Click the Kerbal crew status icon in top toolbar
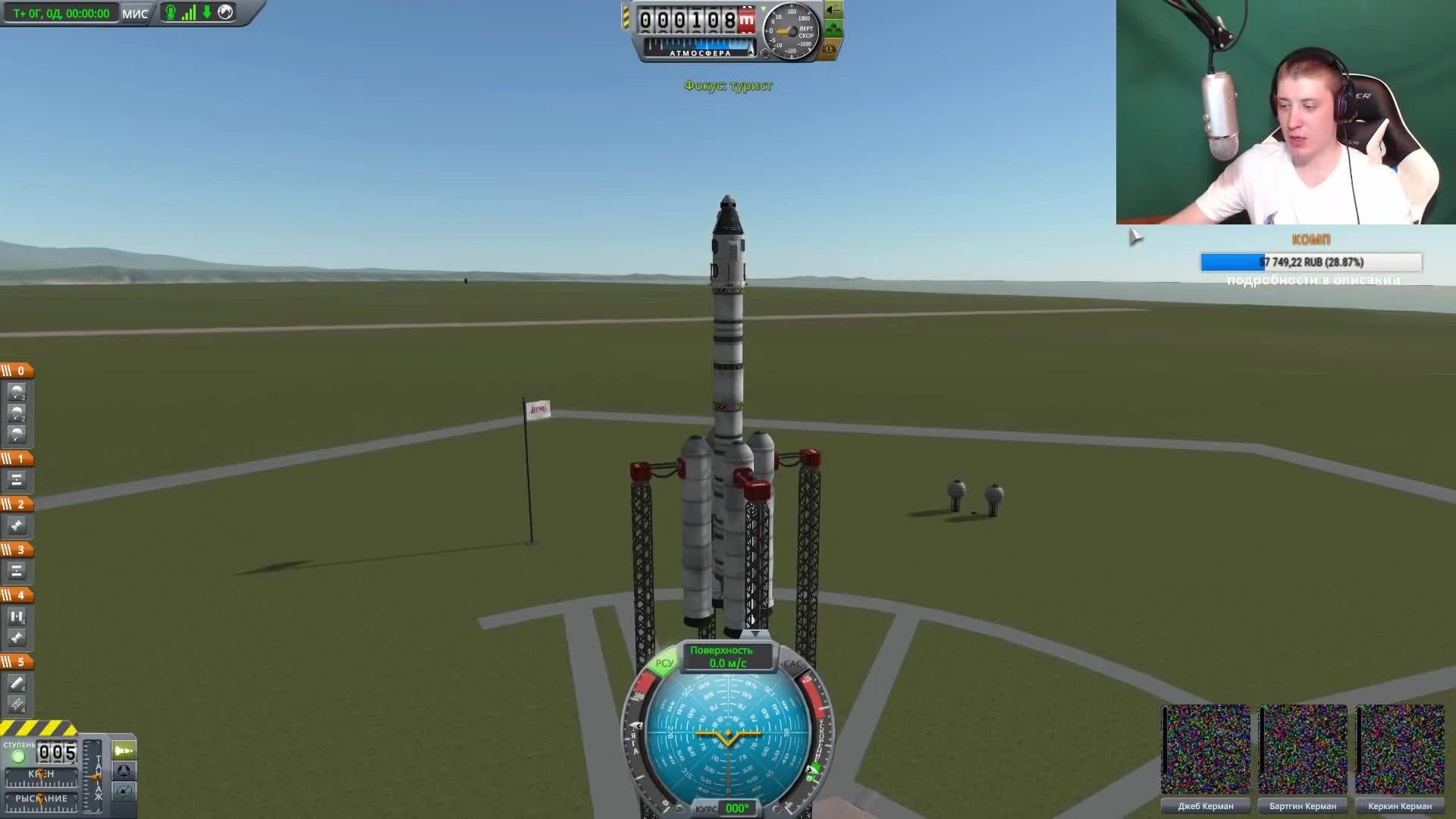This screenshot has height=819, width=1456. click(x=171, y=12)
